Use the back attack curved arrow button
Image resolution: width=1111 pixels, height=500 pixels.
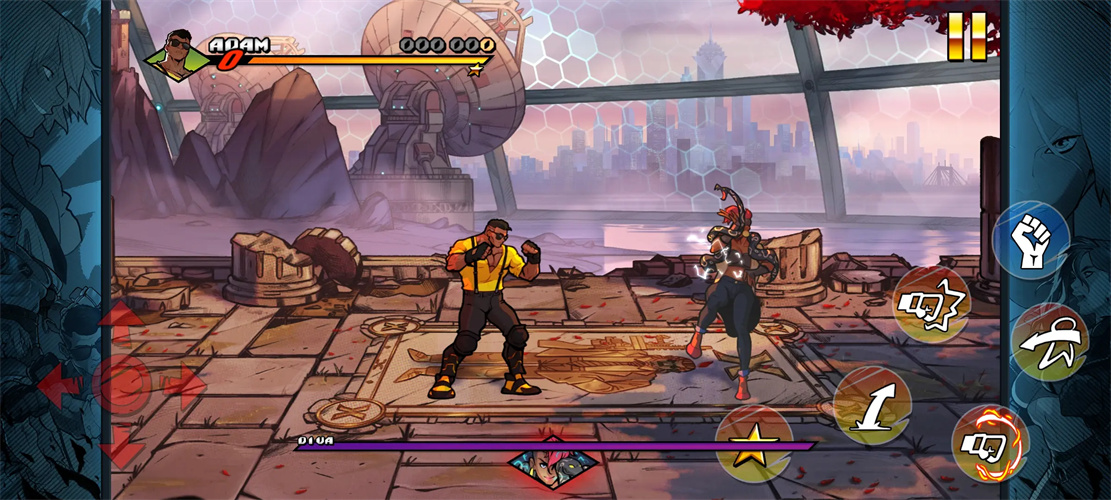(x=1049, y=342)
